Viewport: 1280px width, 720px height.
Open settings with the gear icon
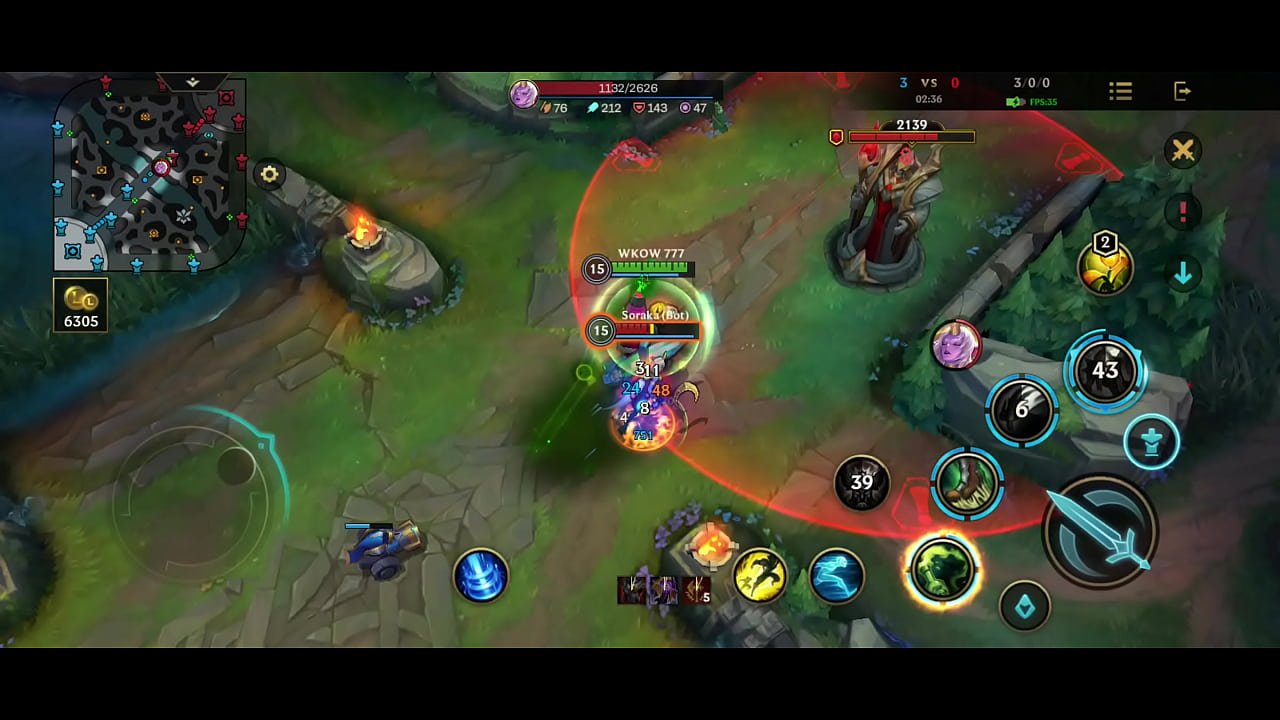[x=269, y=174]
